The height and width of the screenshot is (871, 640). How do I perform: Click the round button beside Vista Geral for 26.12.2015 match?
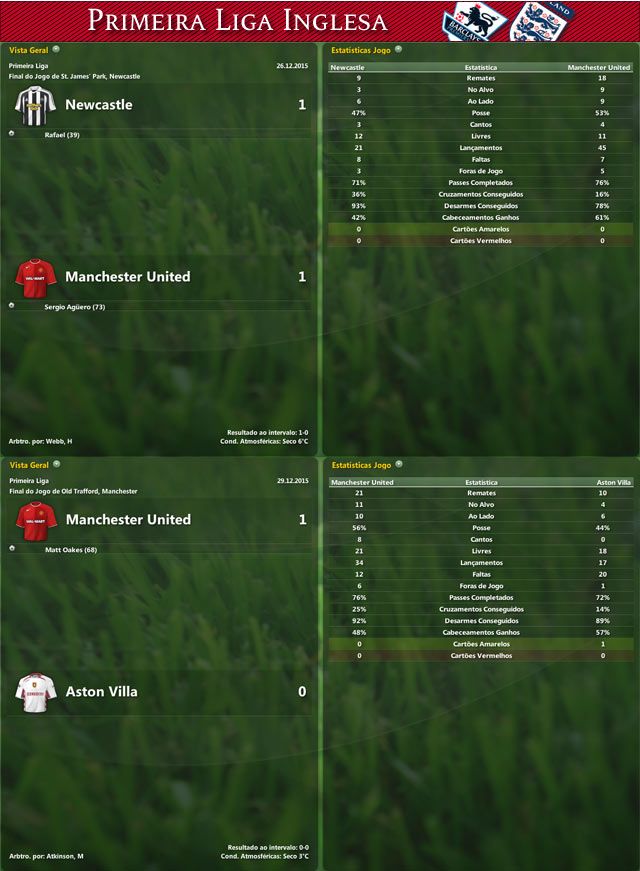pos(56,48)
